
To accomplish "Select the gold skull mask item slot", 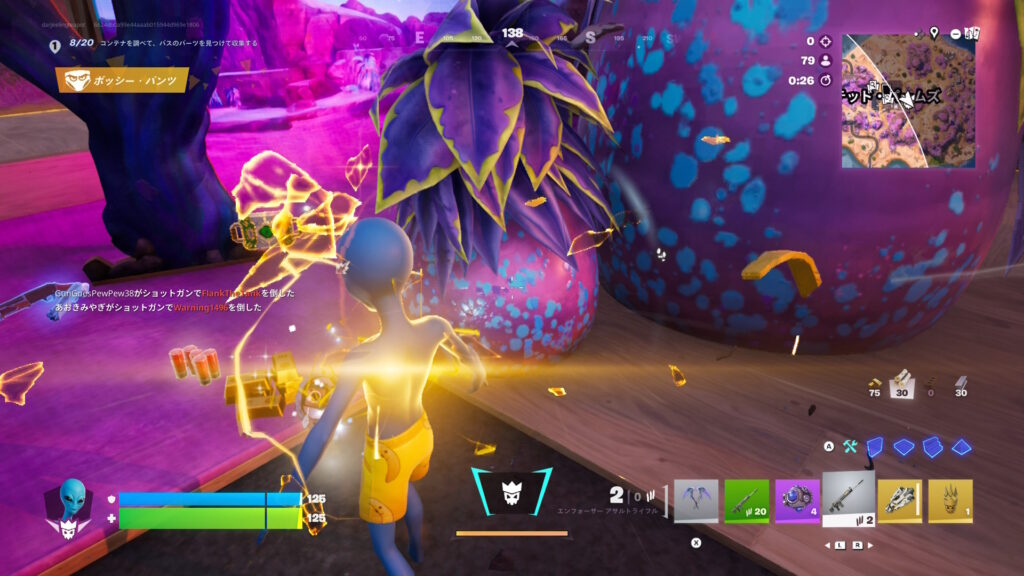I will point(950,501).
